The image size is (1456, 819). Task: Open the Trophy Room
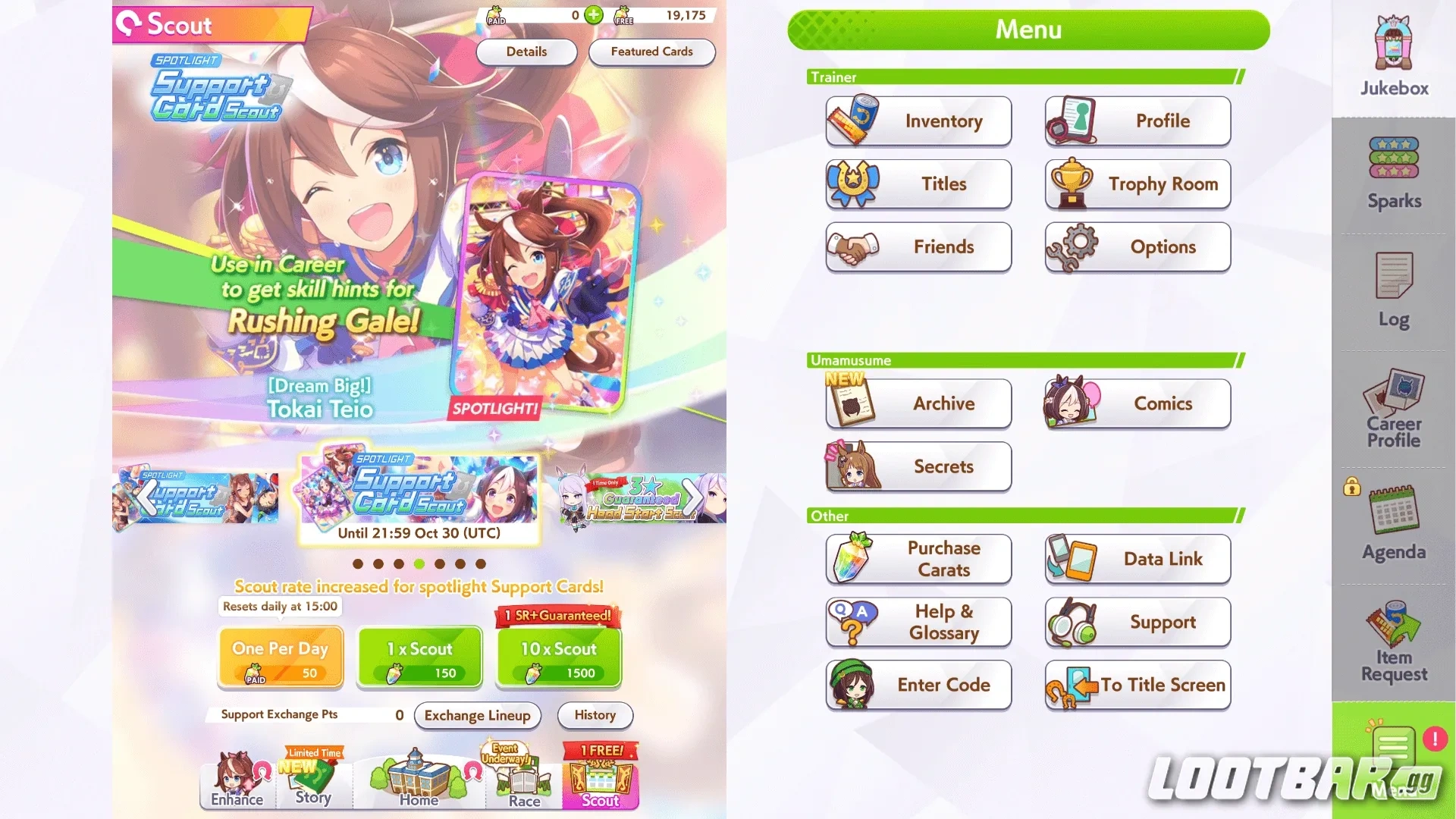coord(1137,184)
